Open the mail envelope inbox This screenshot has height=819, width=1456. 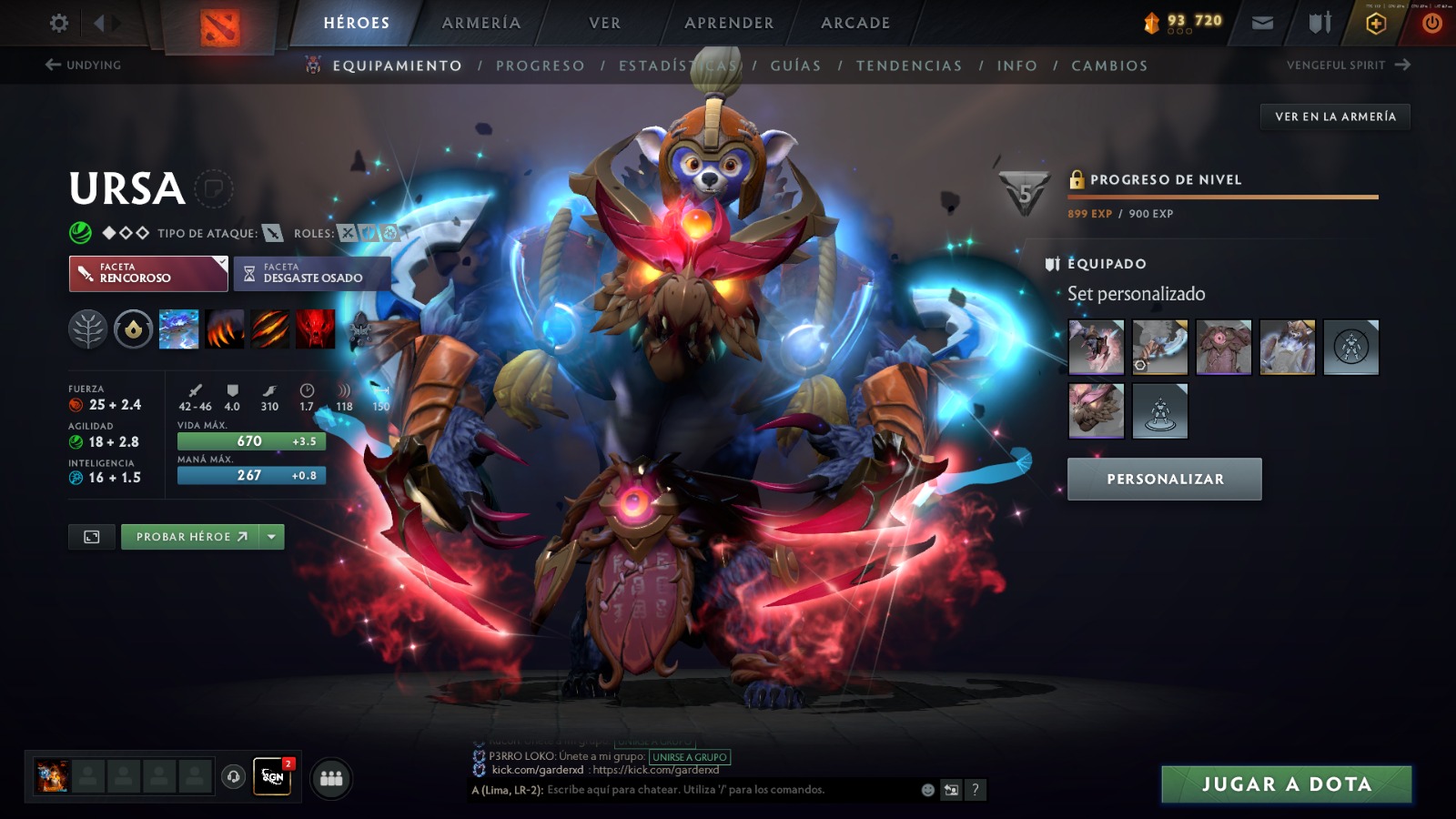click(x=1262, y=23)
